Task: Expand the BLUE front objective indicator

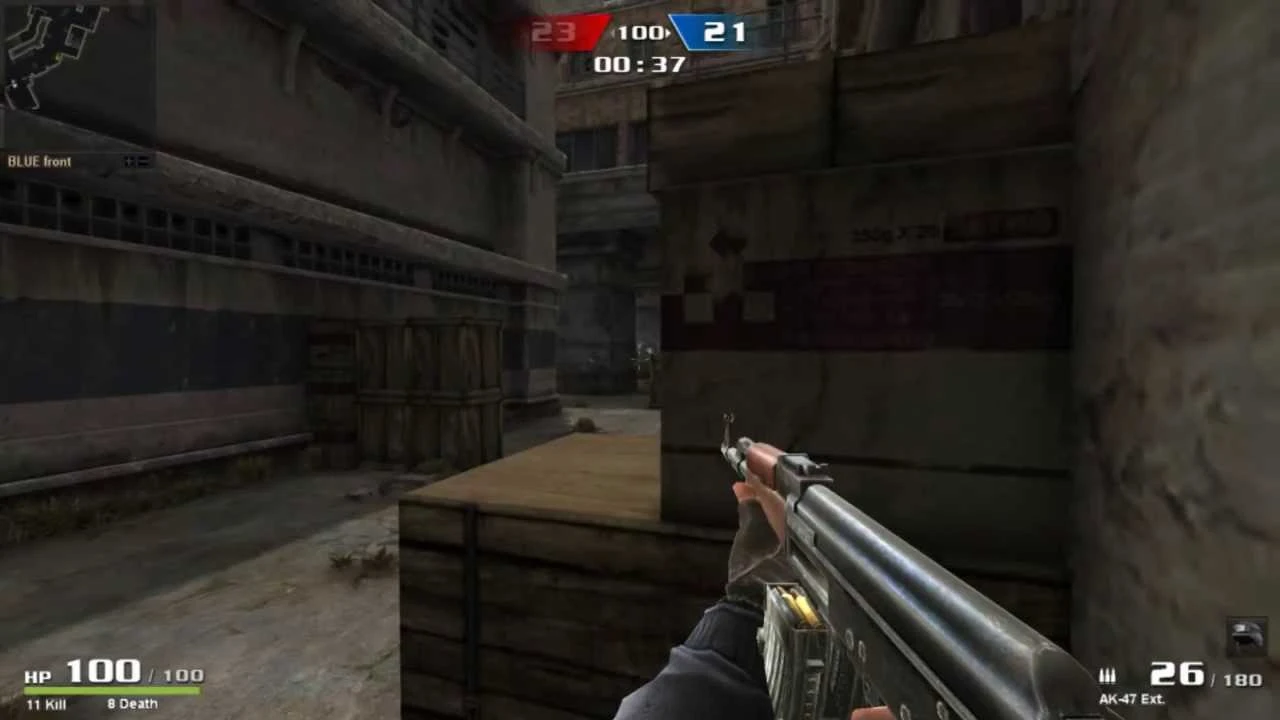Action: click(40, 161)
